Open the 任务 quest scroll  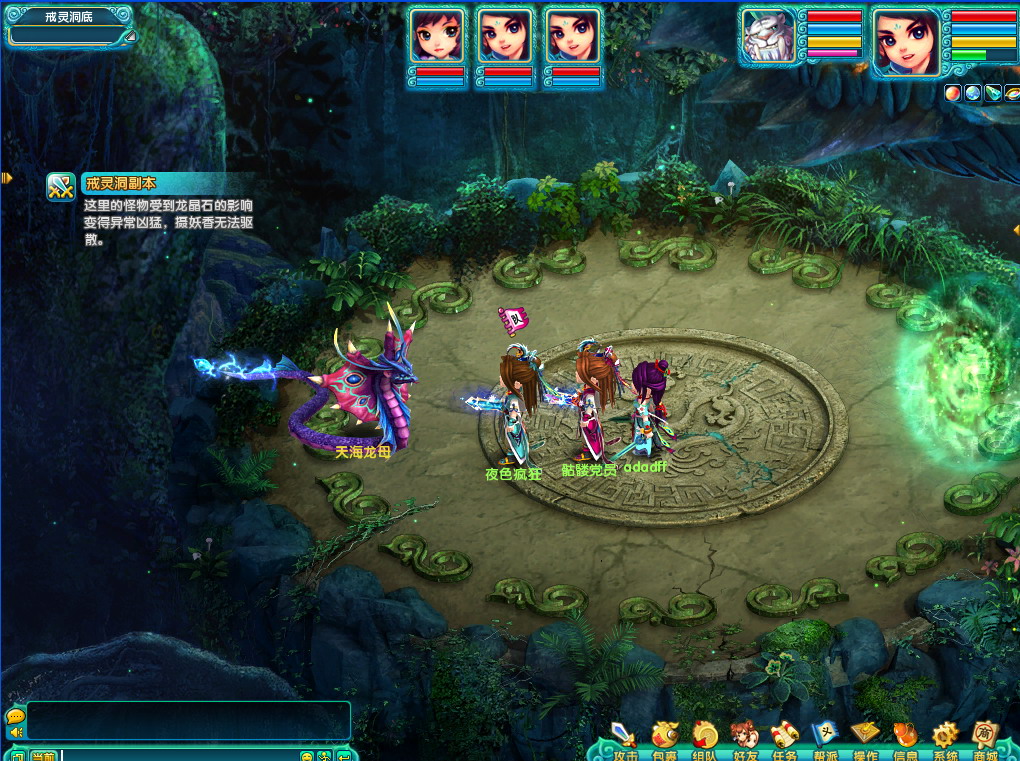pos(784,737)
